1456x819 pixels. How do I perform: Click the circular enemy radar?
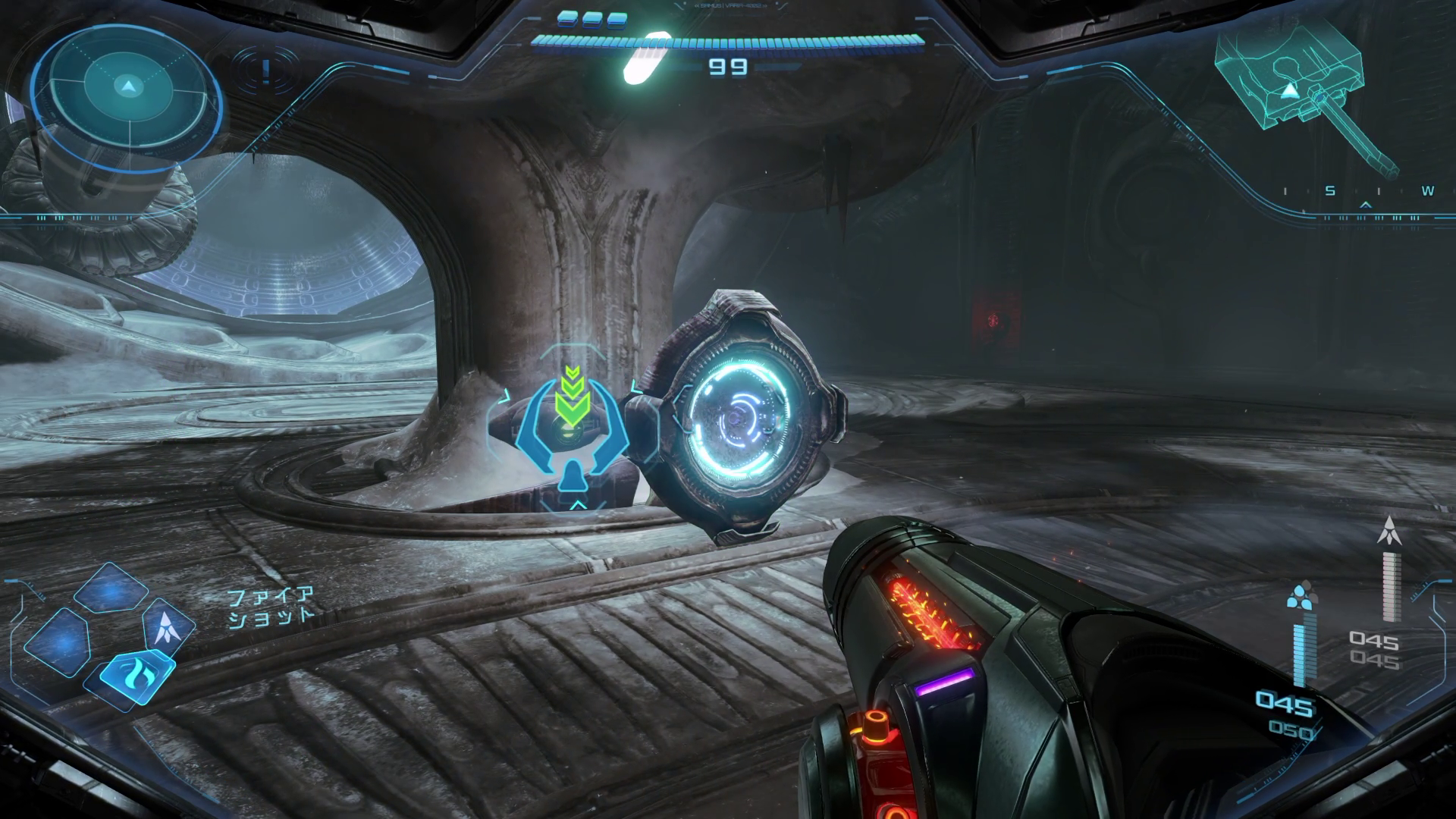[127, 87]
